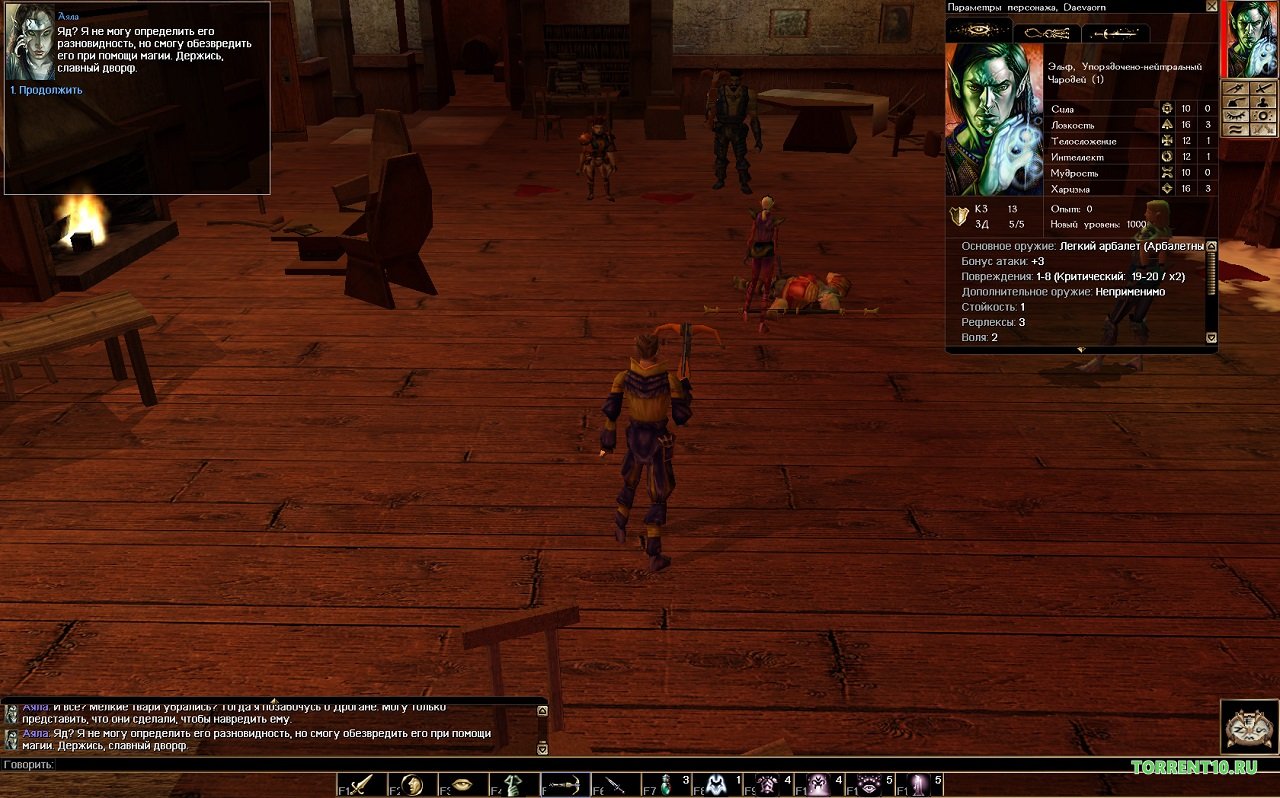Screen dimensions: 1280x798
Task: Close the character sheet panel
Action: click(1212, 7)
